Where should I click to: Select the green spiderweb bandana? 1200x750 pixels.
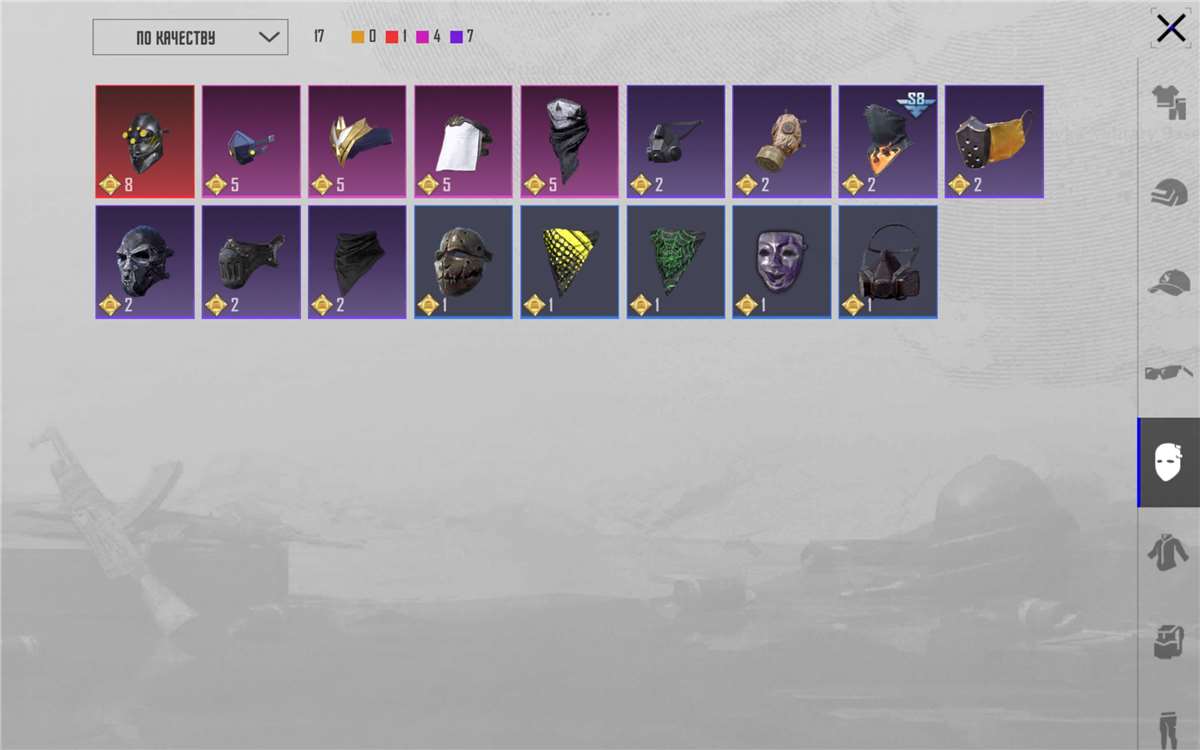pyautogui.click(x=675, y=262)
